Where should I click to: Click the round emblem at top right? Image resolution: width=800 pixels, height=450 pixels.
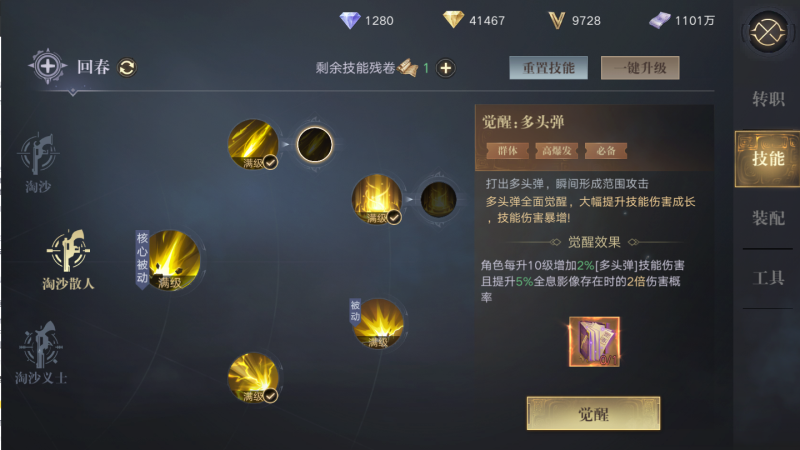coord(769,31)
